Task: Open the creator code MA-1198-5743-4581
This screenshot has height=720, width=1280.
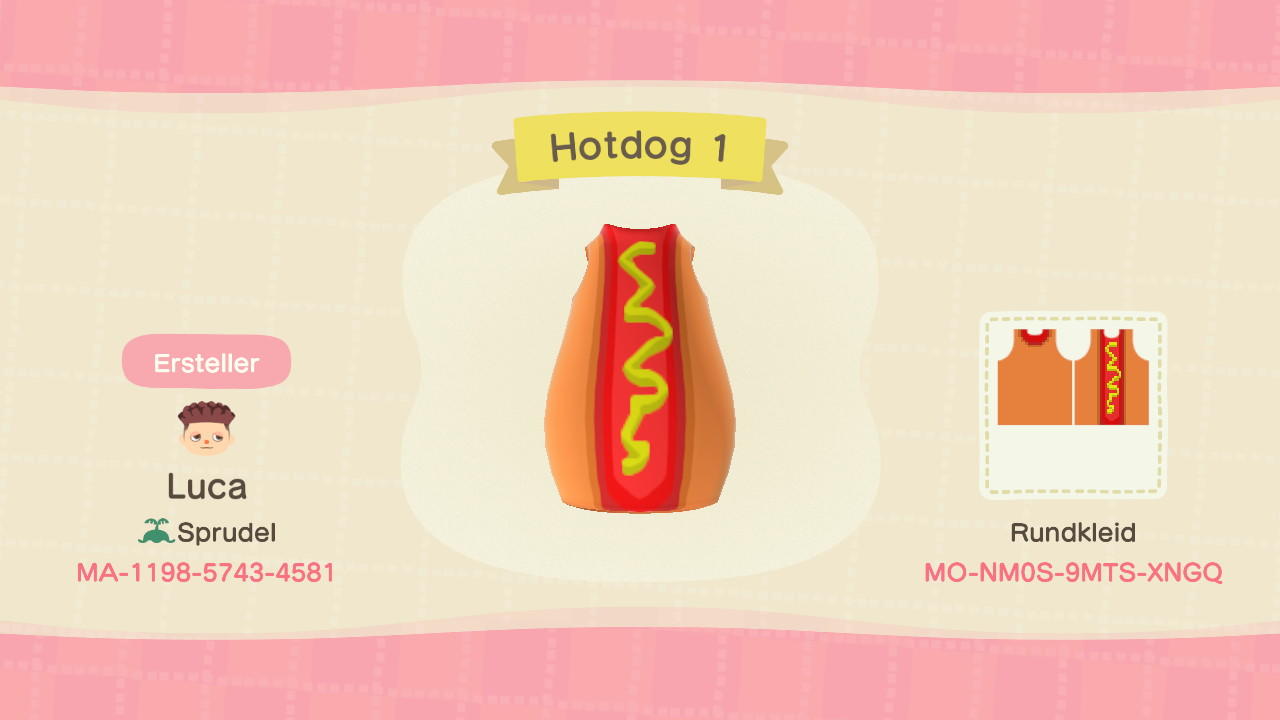Action: coord(205,574)
